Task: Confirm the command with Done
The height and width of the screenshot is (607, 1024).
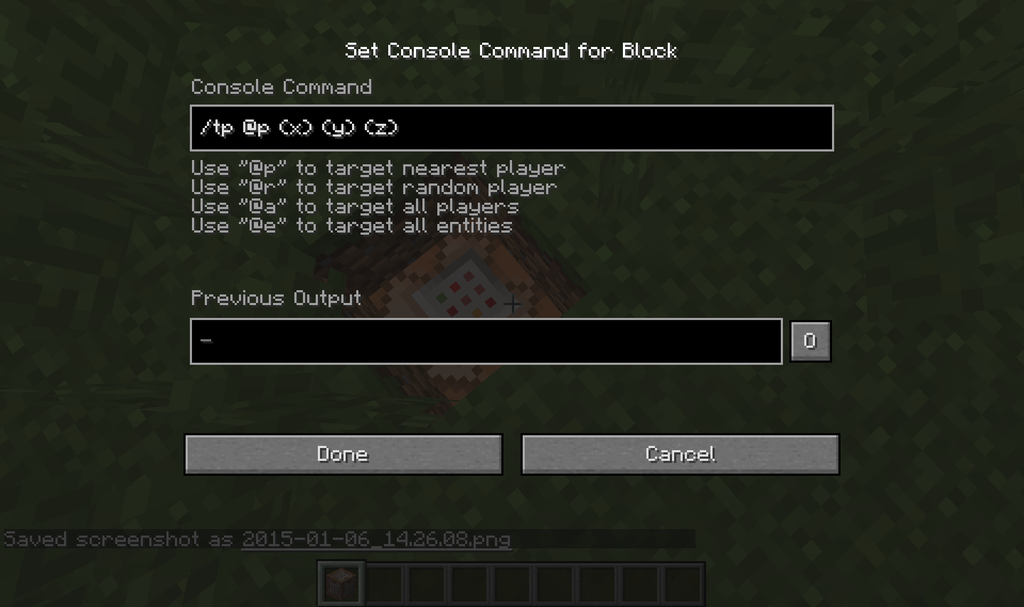Action: pyautogui.click(x=343, y=454)
